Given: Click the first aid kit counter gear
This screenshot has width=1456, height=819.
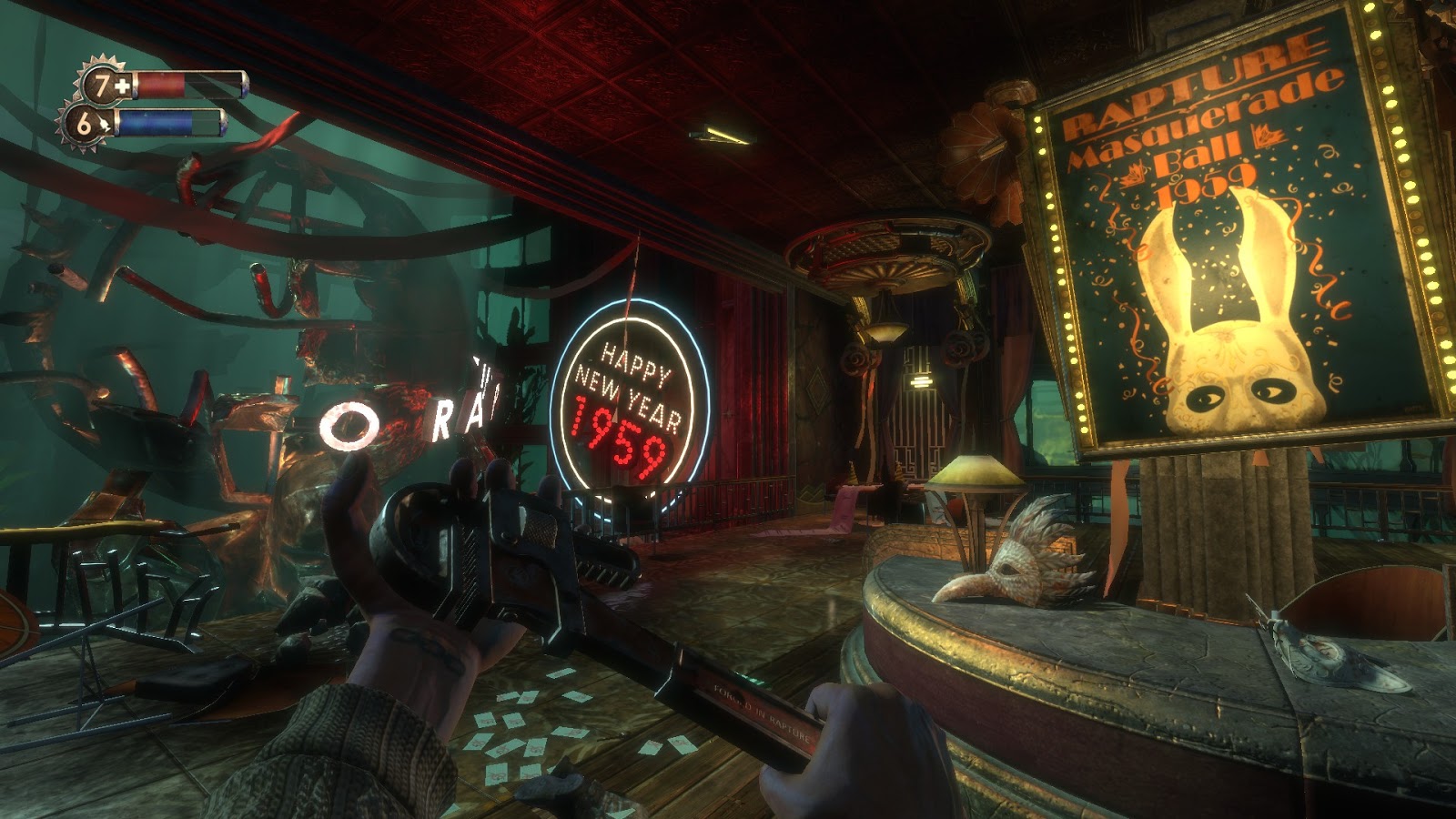Looking at the screenshot, I should 103,85.
